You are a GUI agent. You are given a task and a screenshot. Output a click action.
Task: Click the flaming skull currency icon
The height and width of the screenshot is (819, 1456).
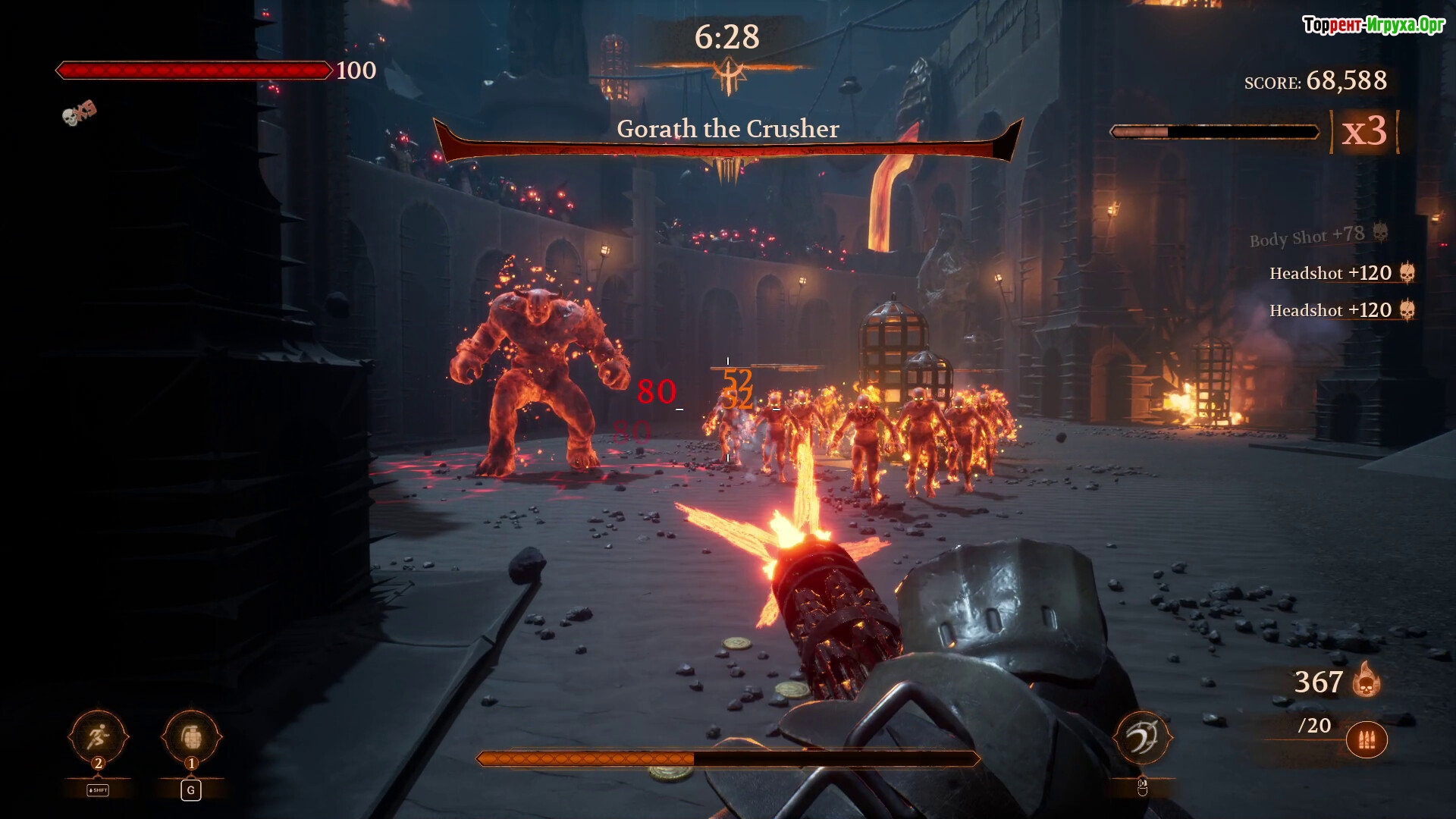pos(1366,680)
